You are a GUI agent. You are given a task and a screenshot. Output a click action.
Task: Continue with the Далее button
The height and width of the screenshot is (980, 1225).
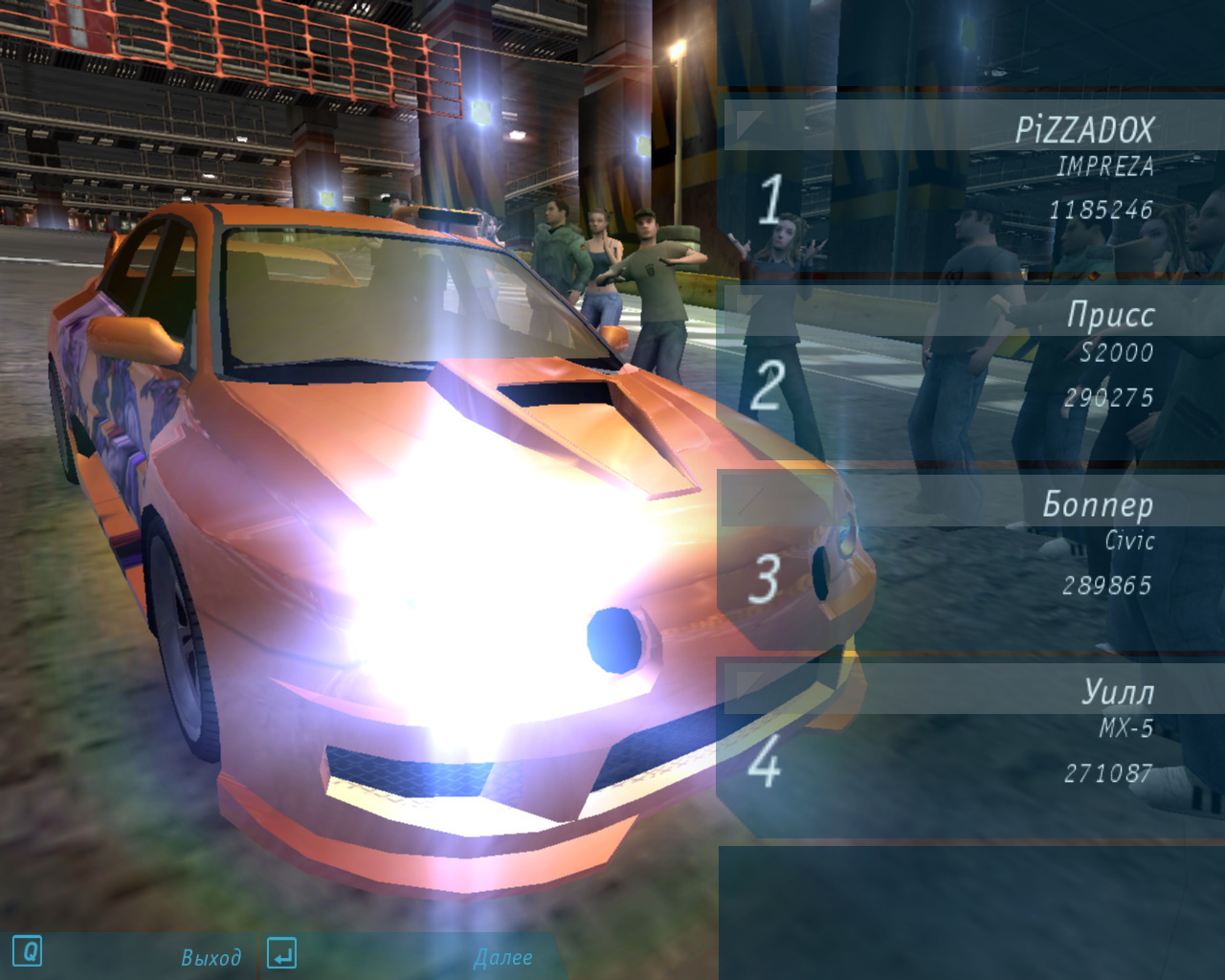pos(502,956)
